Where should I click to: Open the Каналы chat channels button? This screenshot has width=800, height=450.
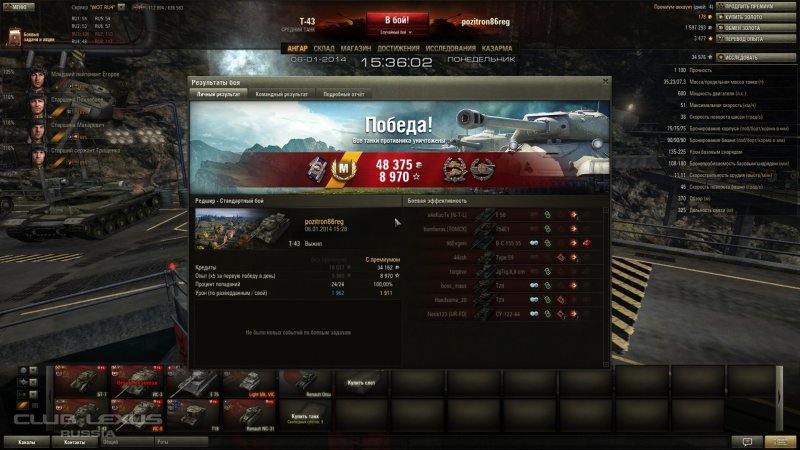[x=27, y=441]
